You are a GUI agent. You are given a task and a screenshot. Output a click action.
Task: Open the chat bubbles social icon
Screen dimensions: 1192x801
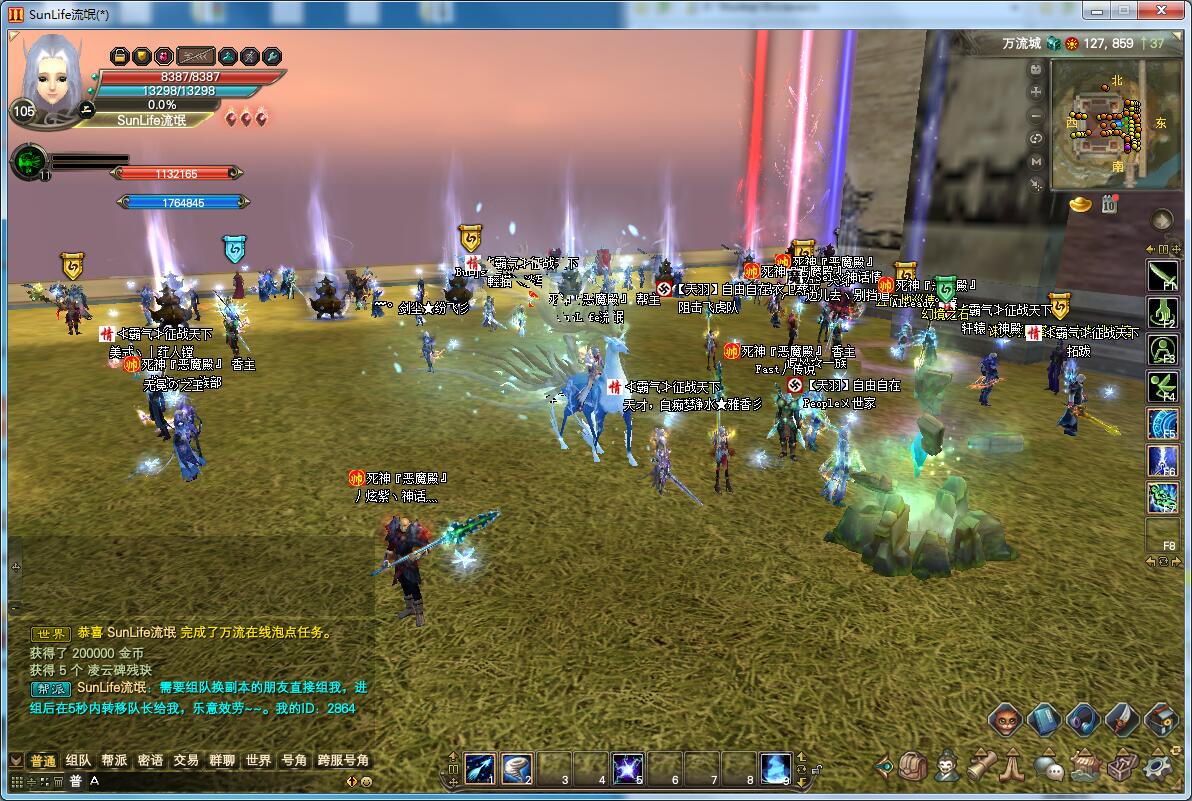click(x=1048, y=767)
